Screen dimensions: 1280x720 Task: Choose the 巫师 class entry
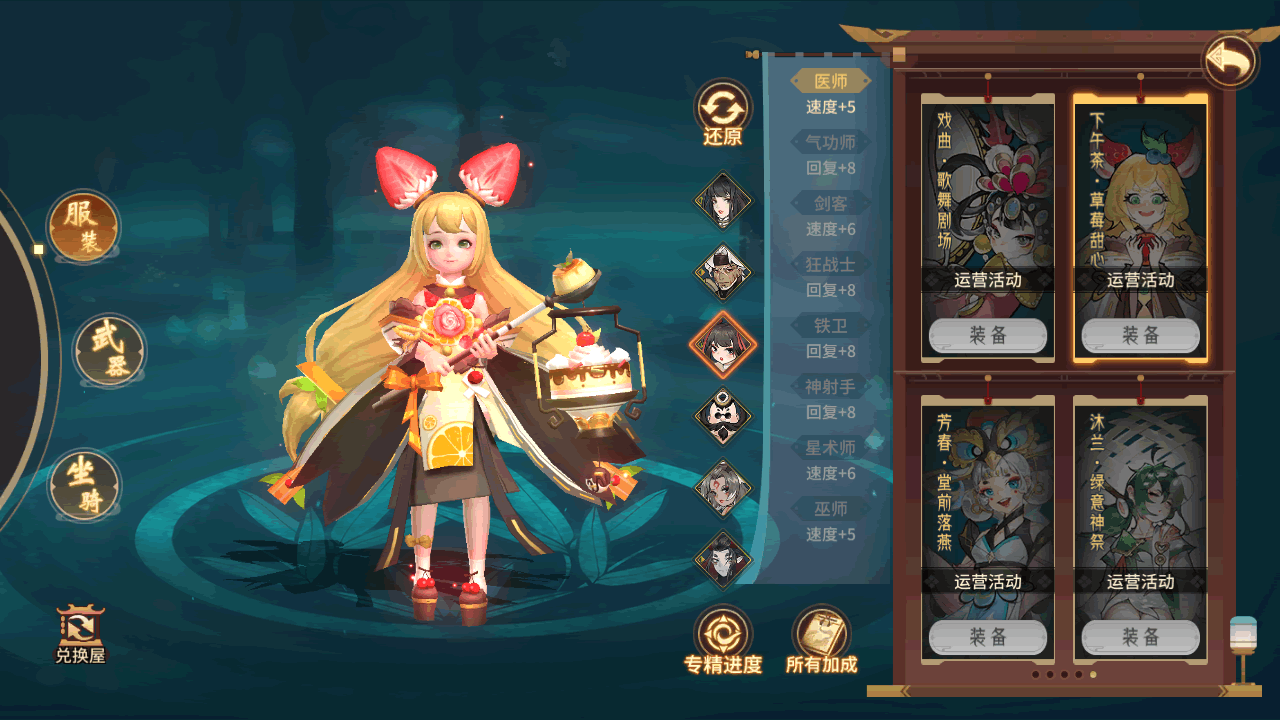(x=830, y=509)
